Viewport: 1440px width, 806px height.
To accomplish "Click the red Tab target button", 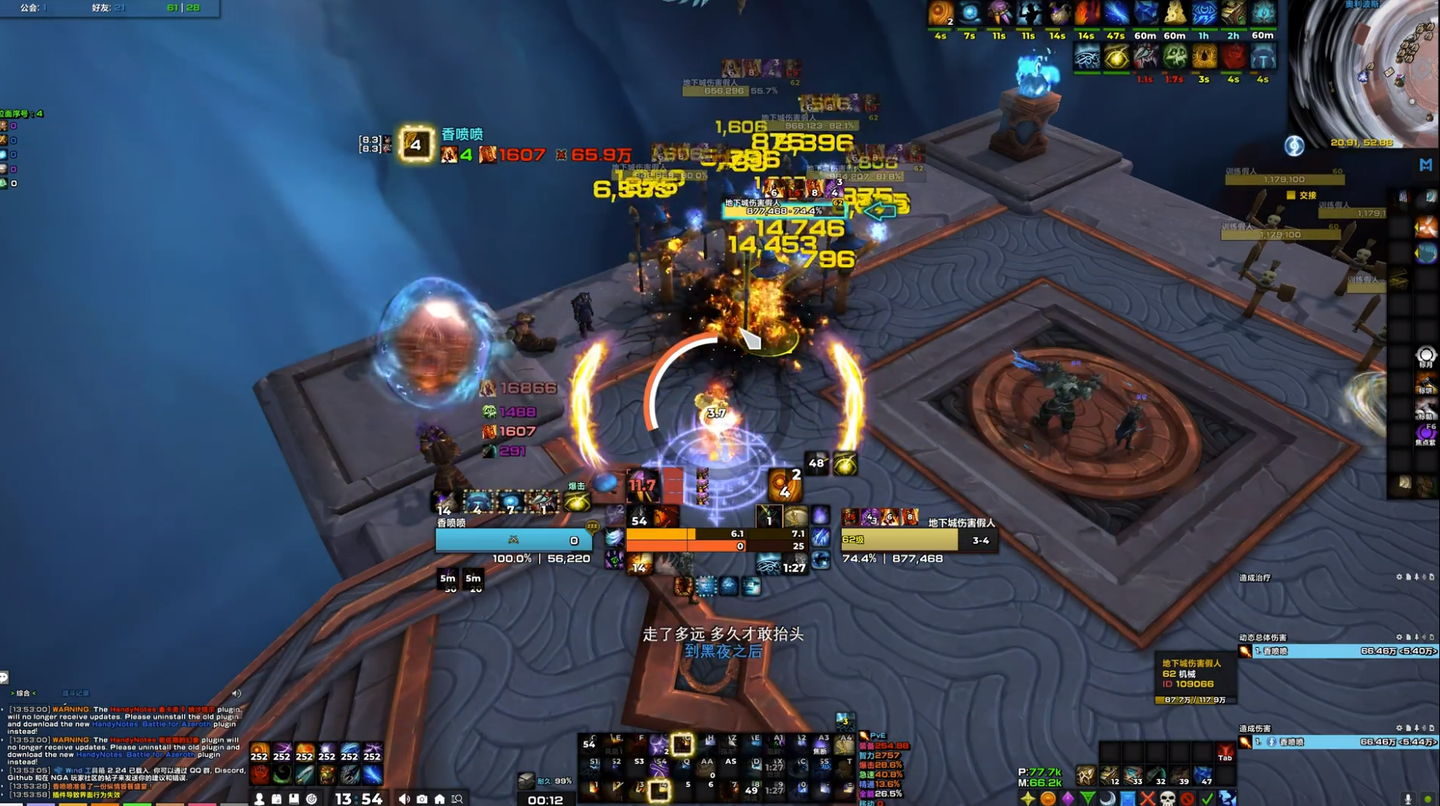I will pos(1225,753).
